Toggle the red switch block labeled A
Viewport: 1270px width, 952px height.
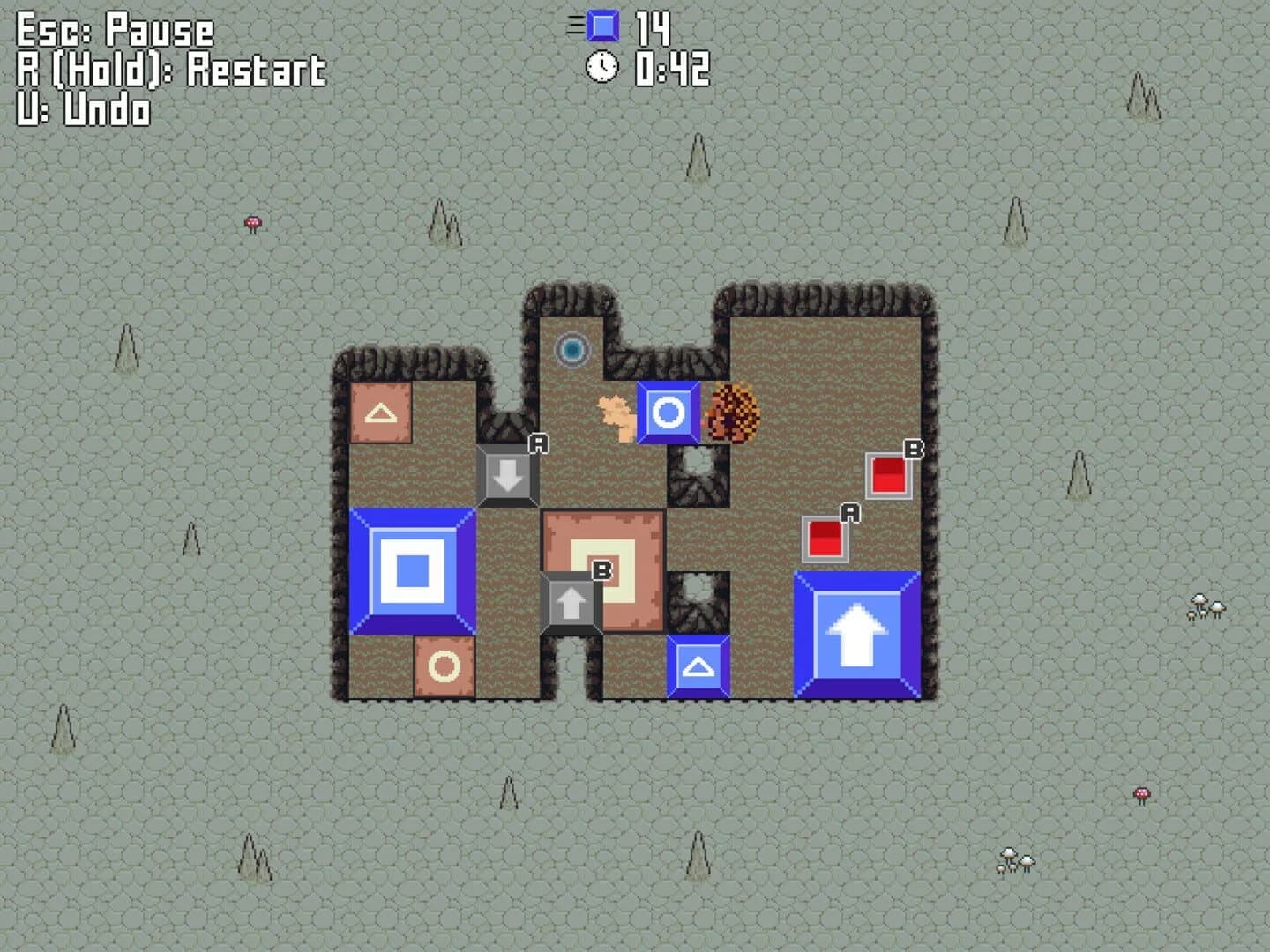point(825,538)
